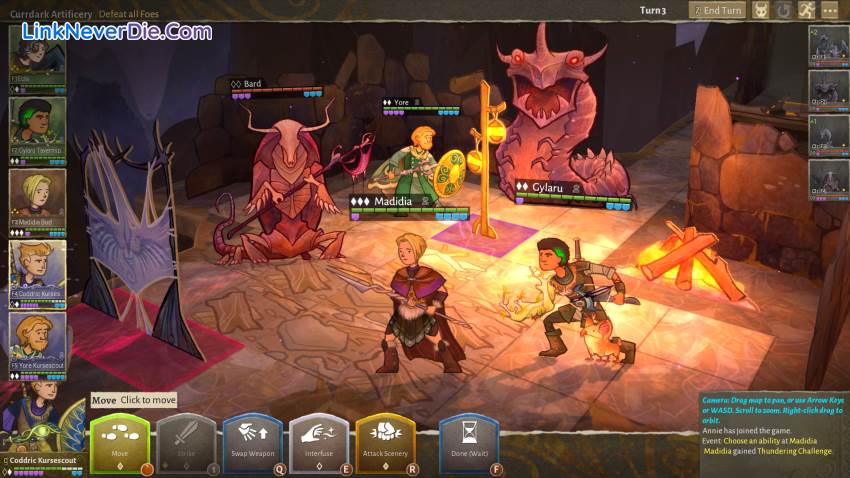850x478 pixels.
Task: Select the top party portrait labeled F1
Action: [x=38, y=53]
